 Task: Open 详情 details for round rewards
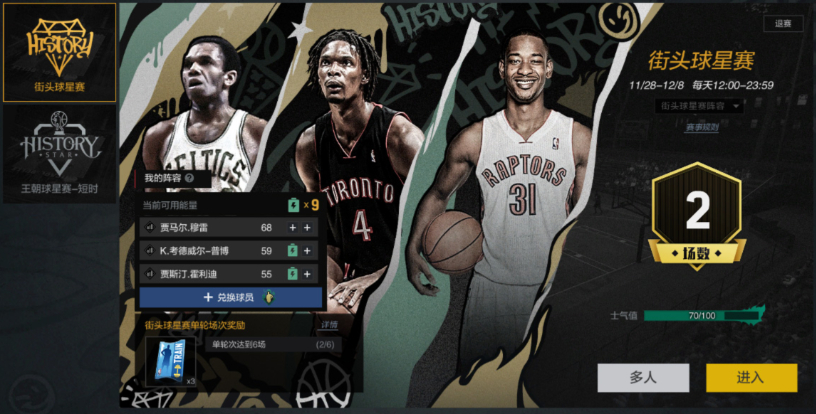[328, 325]
